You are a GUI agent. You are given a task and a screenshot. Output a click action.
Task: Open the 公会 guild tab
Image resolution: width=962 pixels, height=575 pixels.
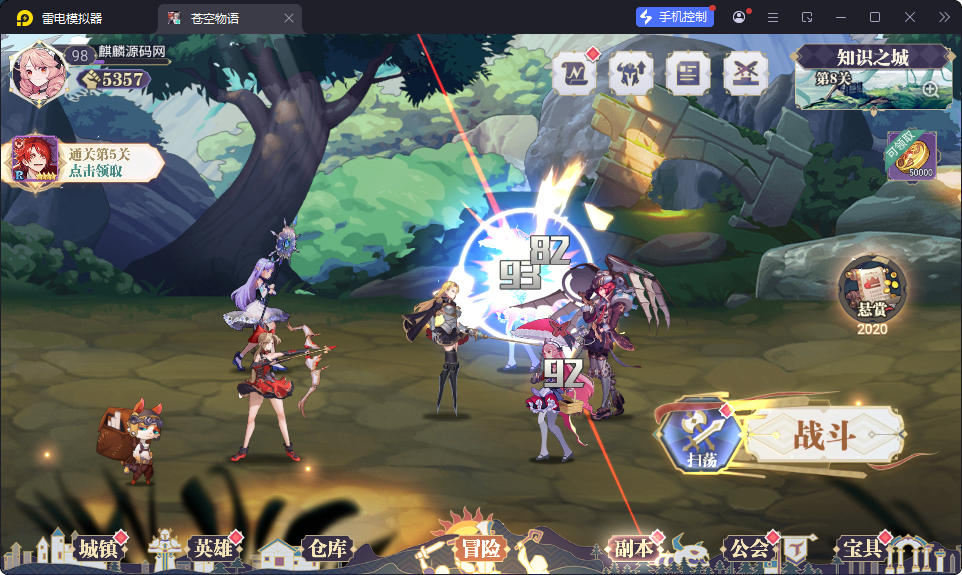749,548
